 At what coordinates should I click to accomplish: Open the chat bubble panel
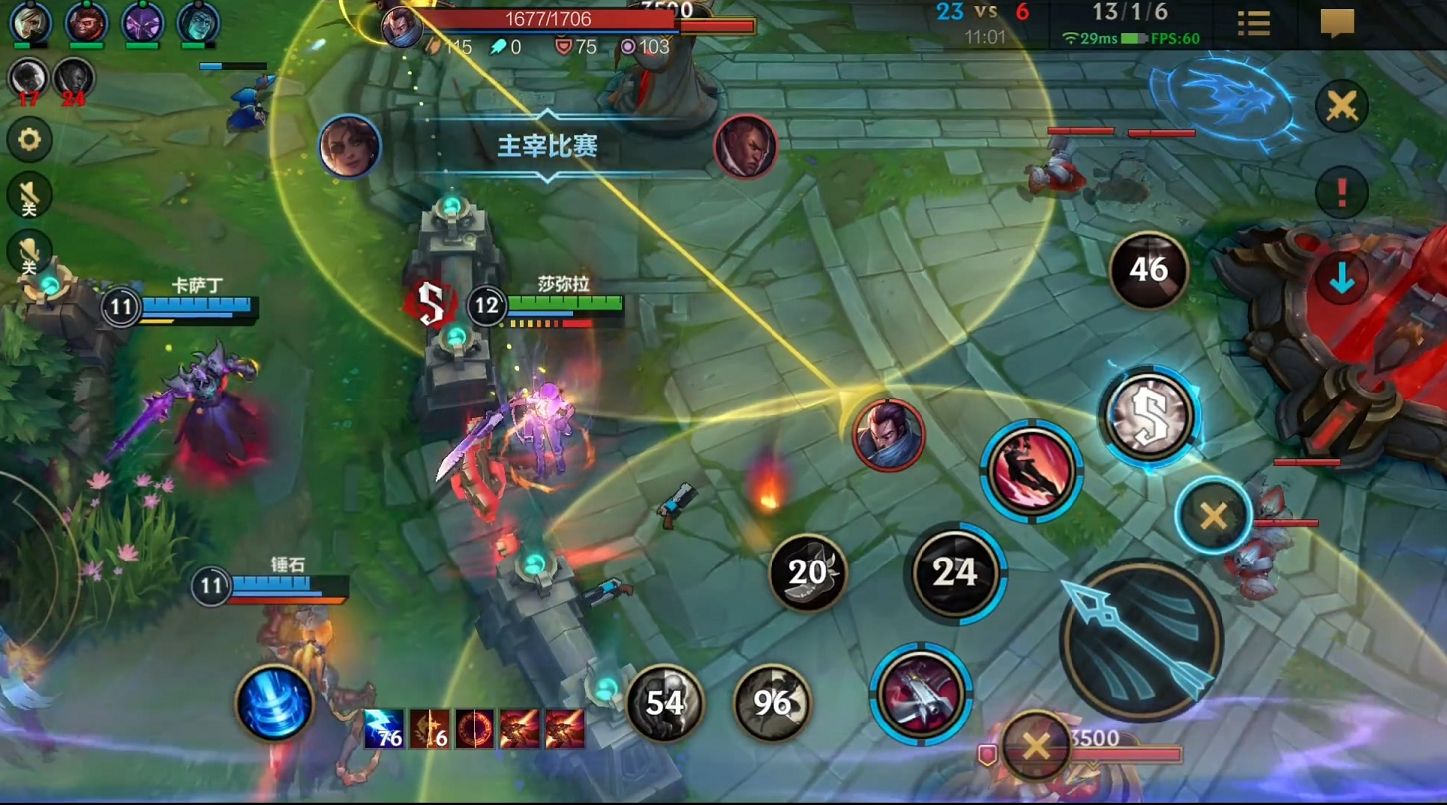1337,23
